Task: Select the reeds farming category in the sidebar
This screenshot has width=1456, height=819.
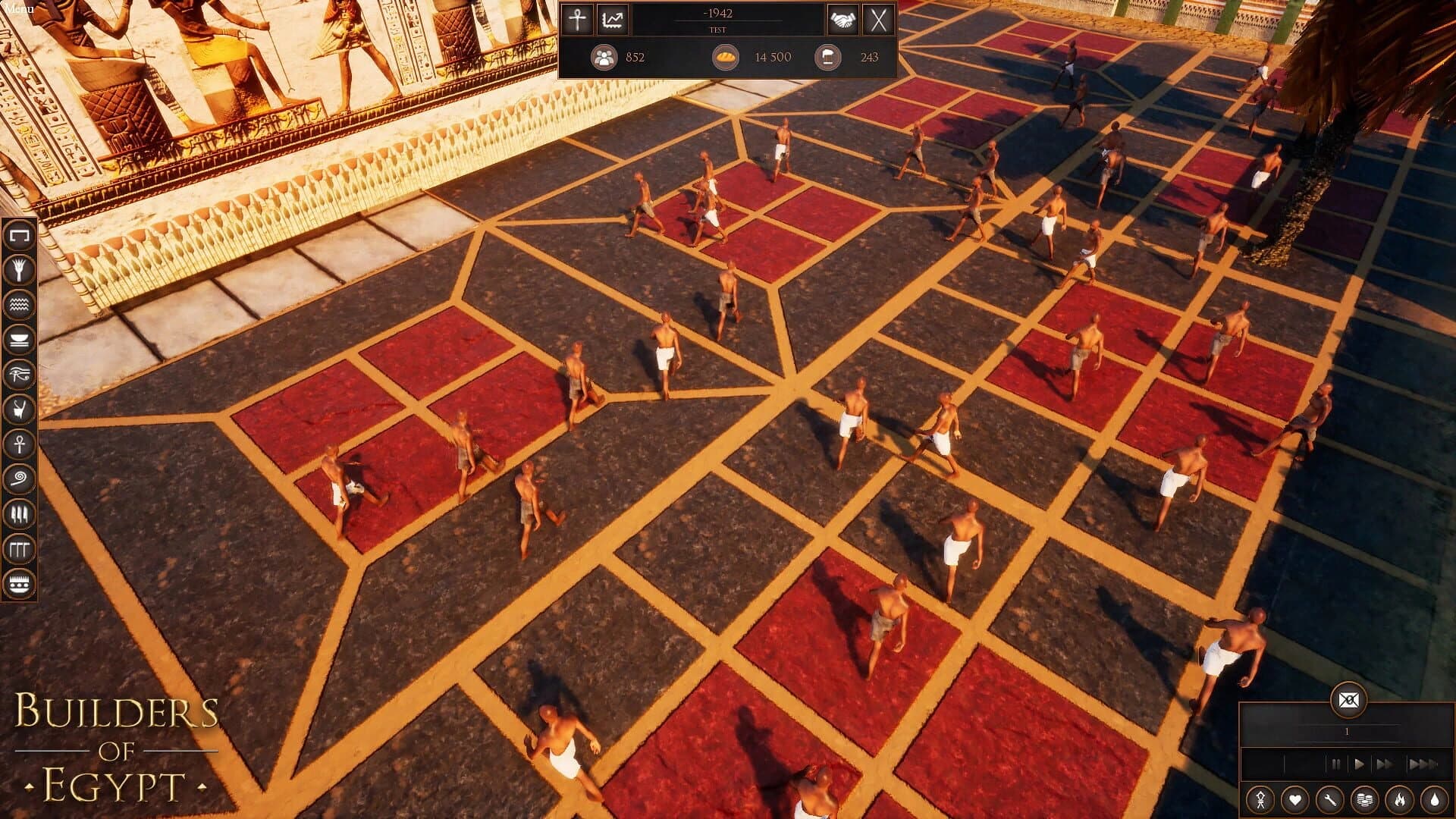Action: (18, 269)
